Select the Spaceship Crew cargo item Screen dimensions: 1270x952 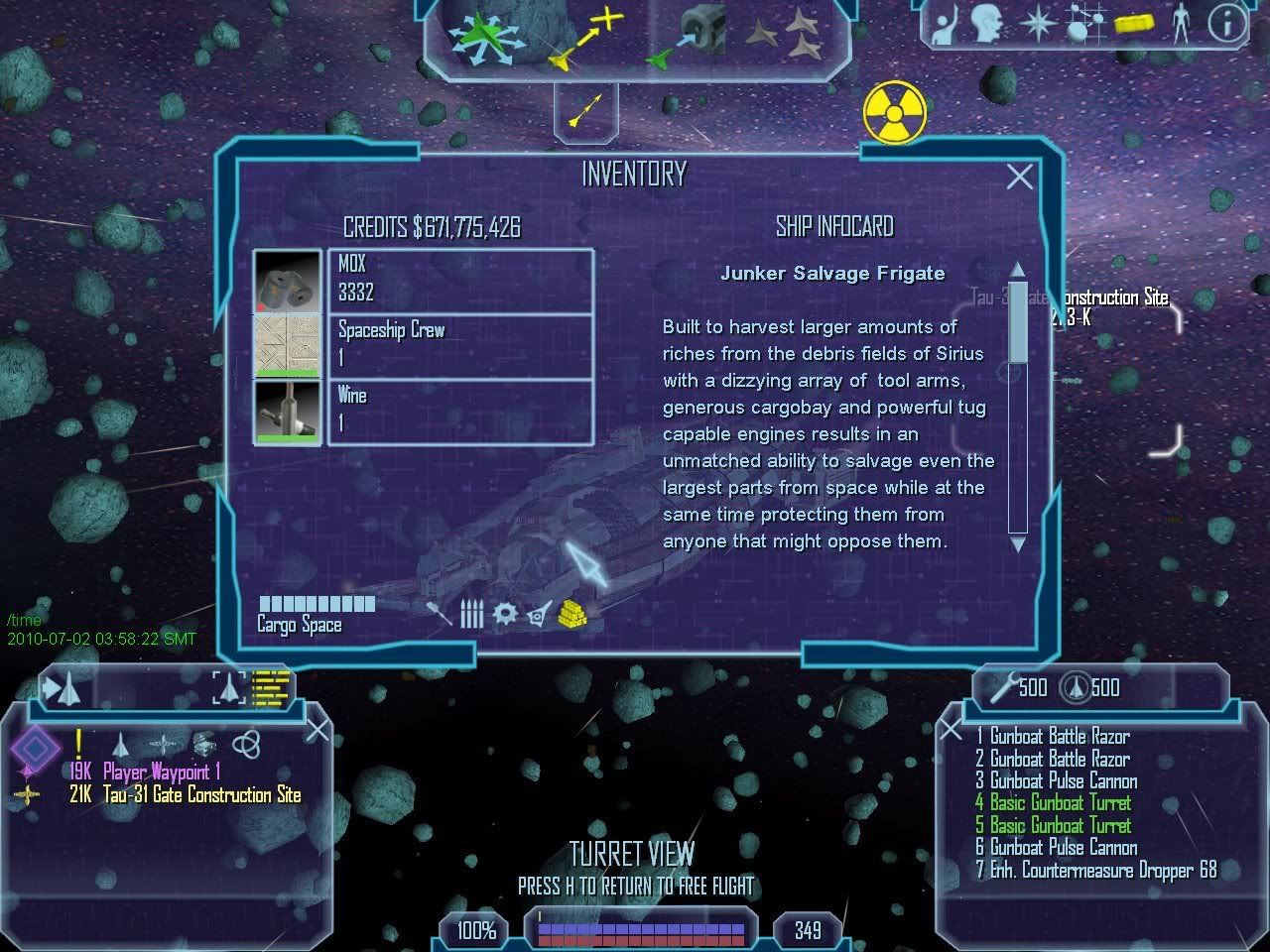click(x=460, y=345)
